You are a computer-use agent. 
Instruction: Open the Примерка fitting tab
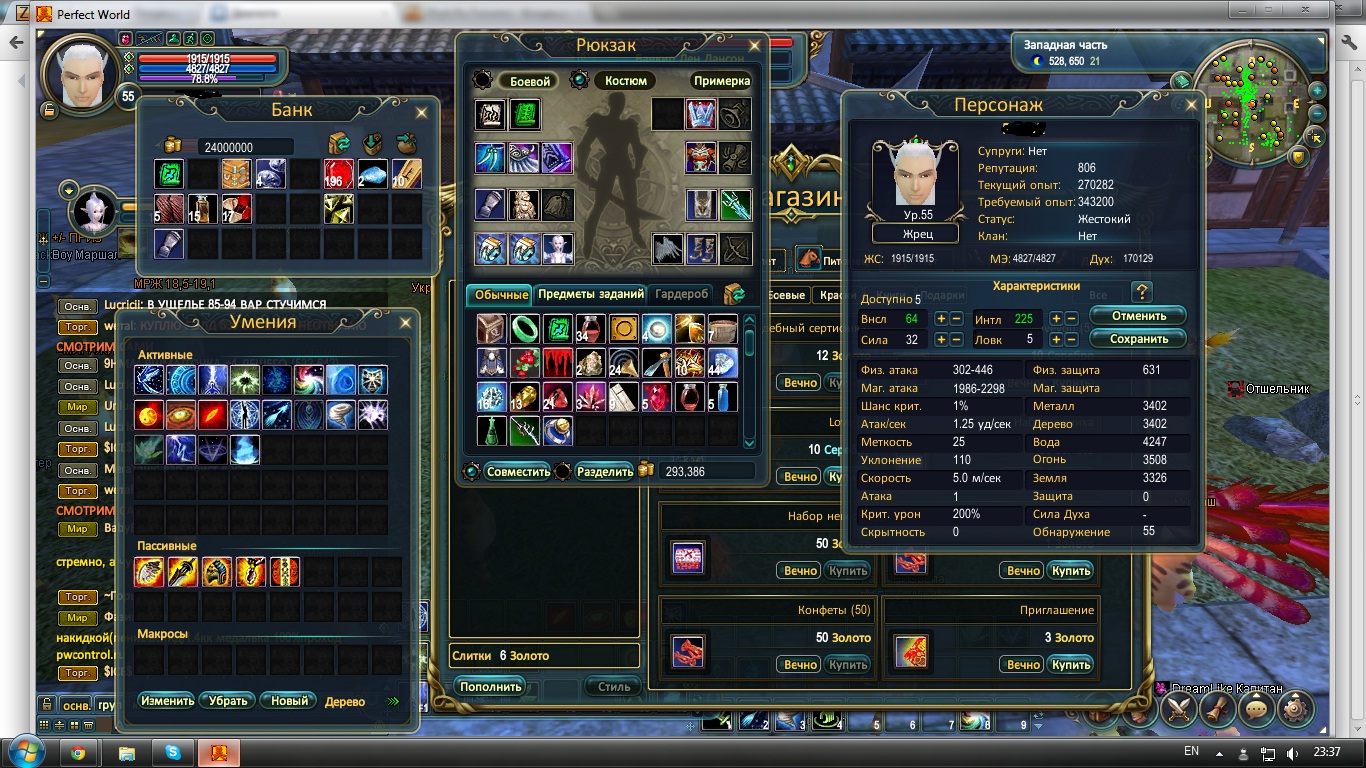[x=721, y=81]
